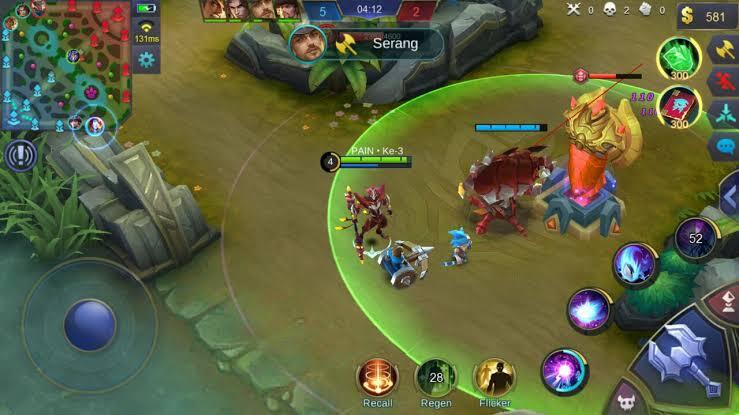Activate the Recall spell

click(377, 377)
